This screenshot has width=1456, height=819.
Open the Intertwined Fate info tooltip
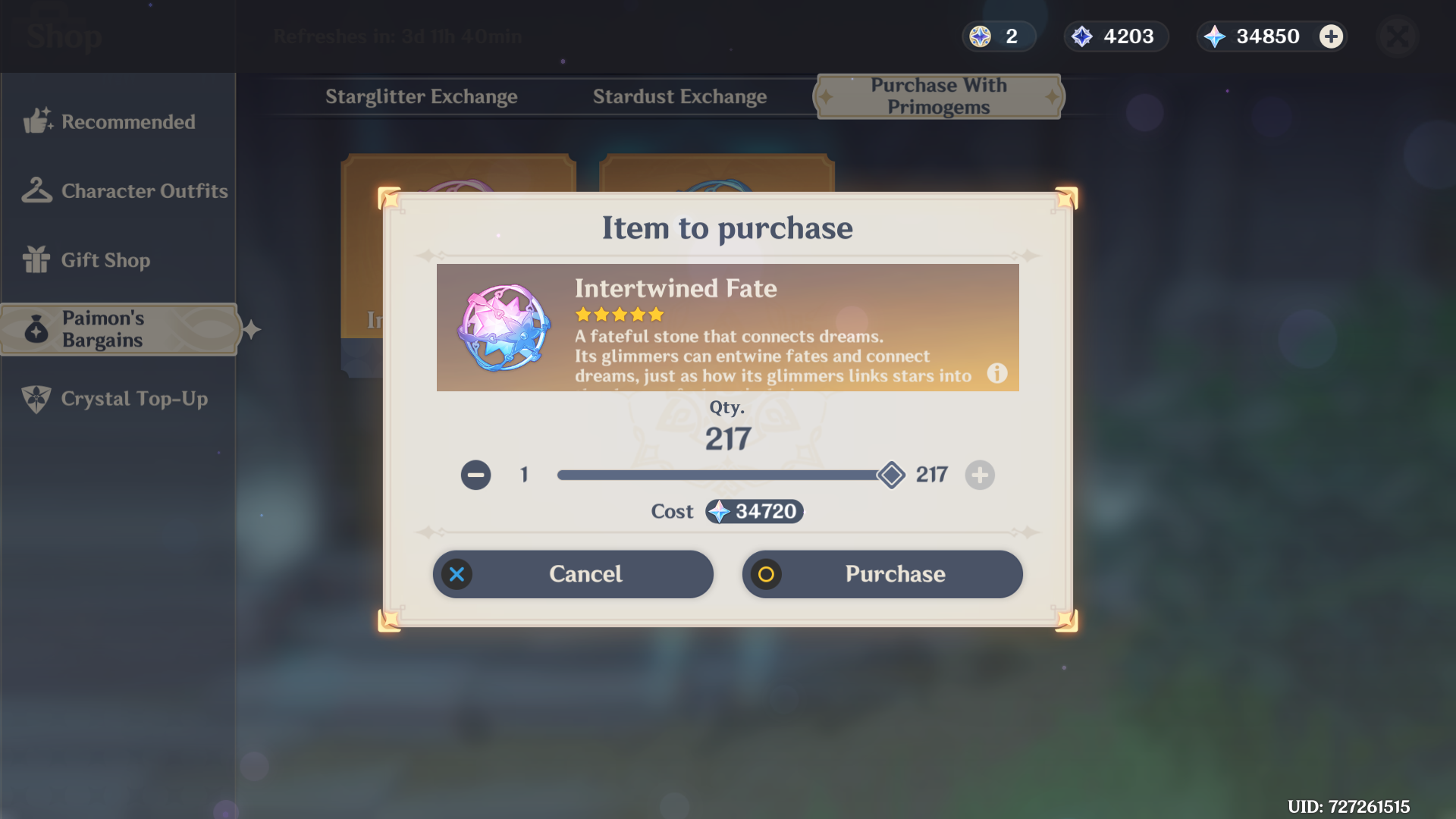pos(997,374)
